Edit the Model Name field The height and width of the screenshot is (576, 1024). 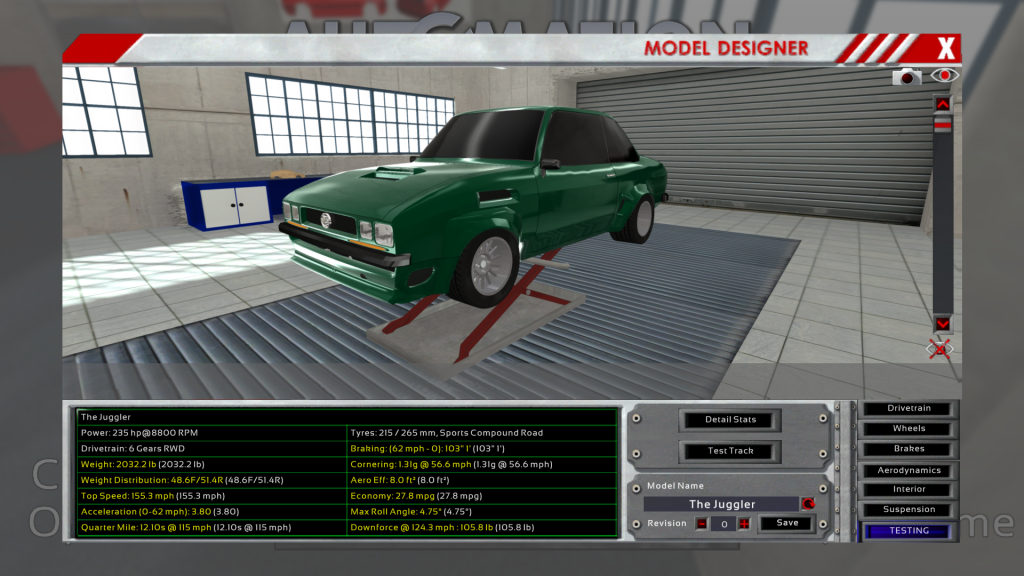[722, 504]
